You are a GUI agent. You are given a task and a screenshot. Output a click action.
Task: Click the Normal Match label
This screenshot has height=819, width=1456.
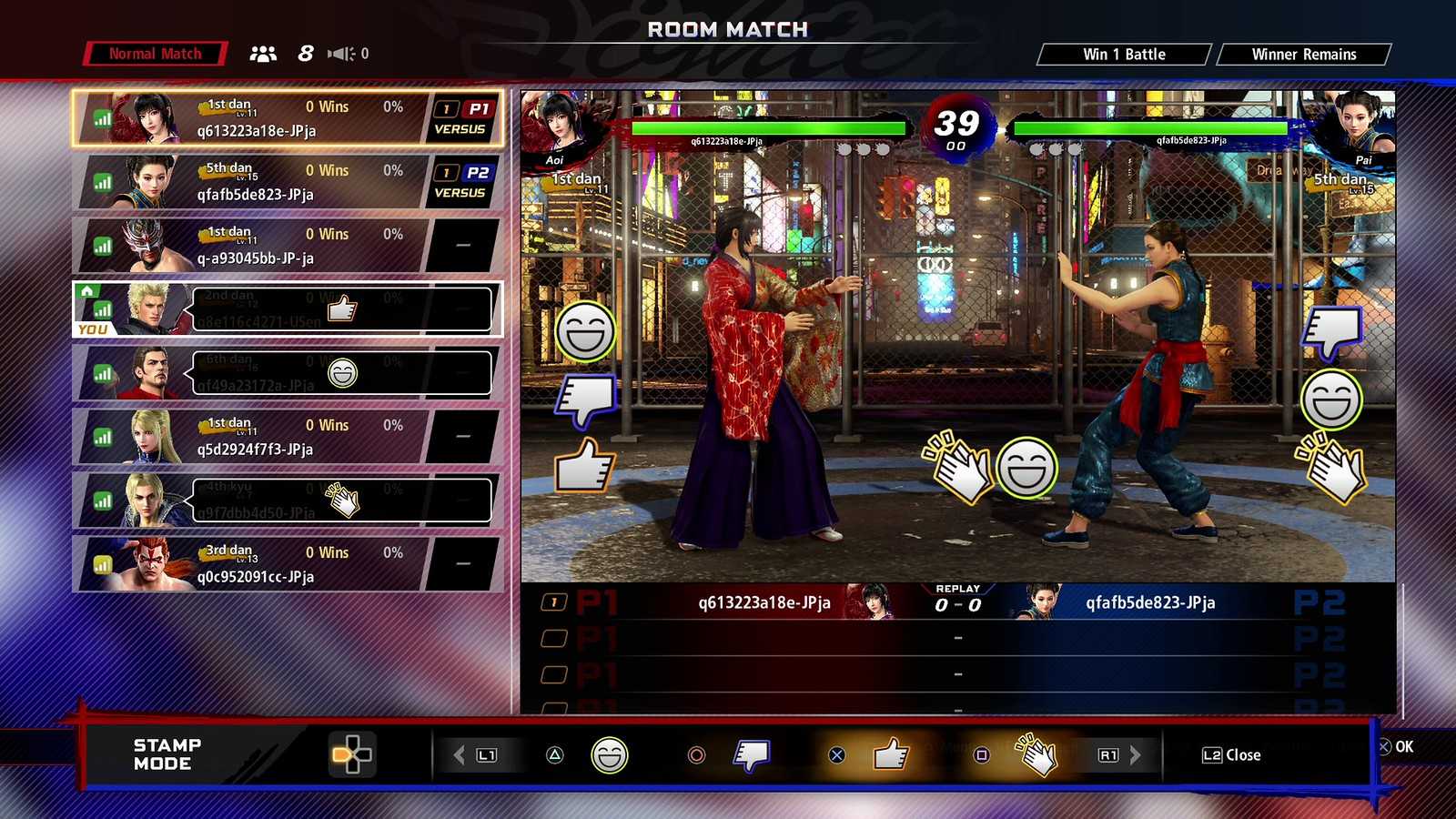pos(155,54)
